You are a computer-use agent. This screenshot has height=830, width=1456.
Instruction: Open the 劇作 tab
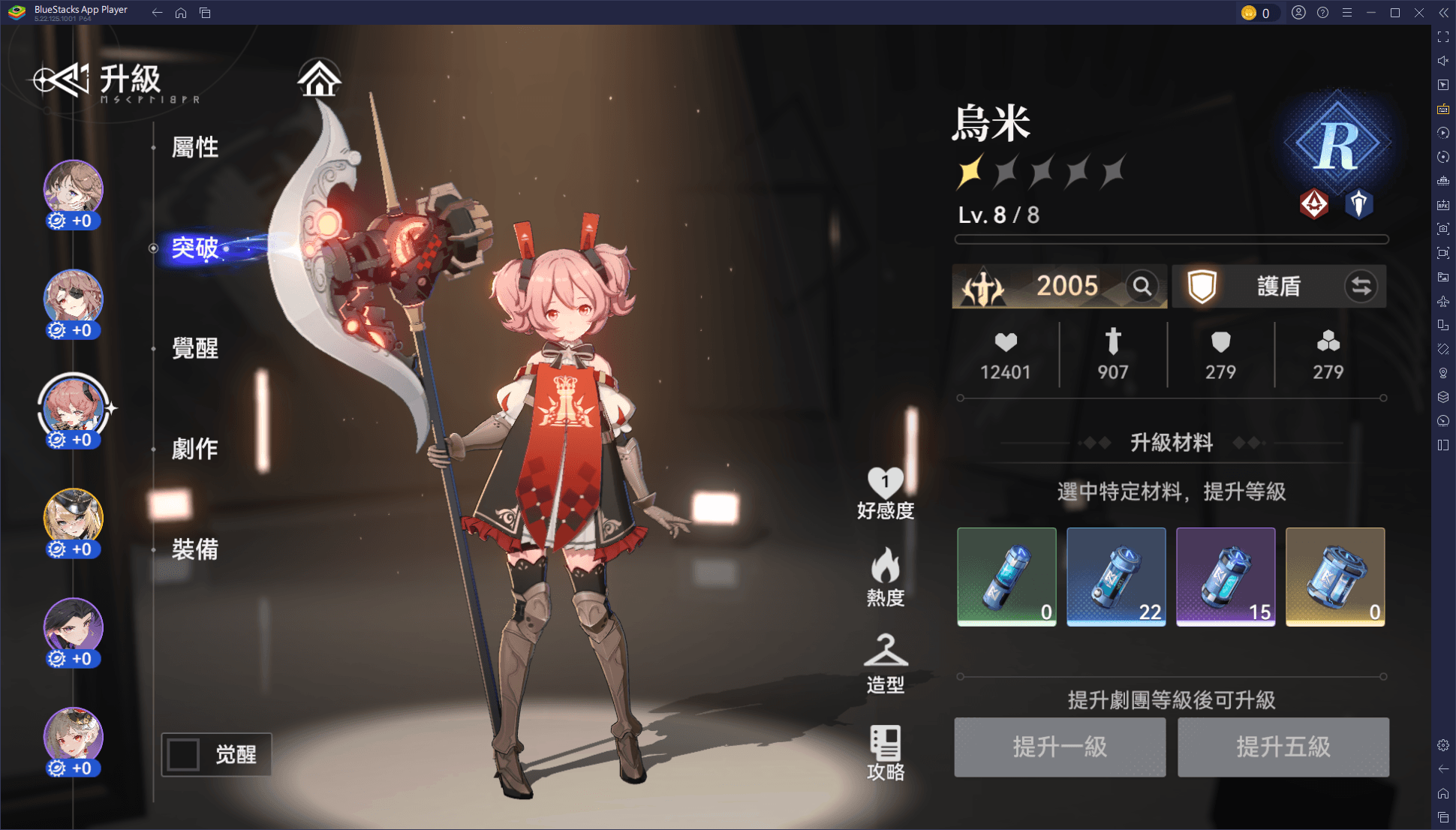(194, 449)
